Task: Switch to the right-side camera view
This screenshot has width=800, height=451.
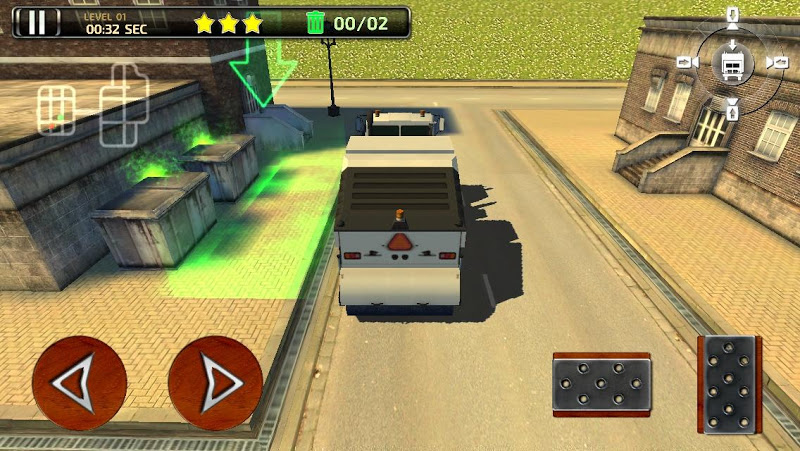Action: (777, 63)
